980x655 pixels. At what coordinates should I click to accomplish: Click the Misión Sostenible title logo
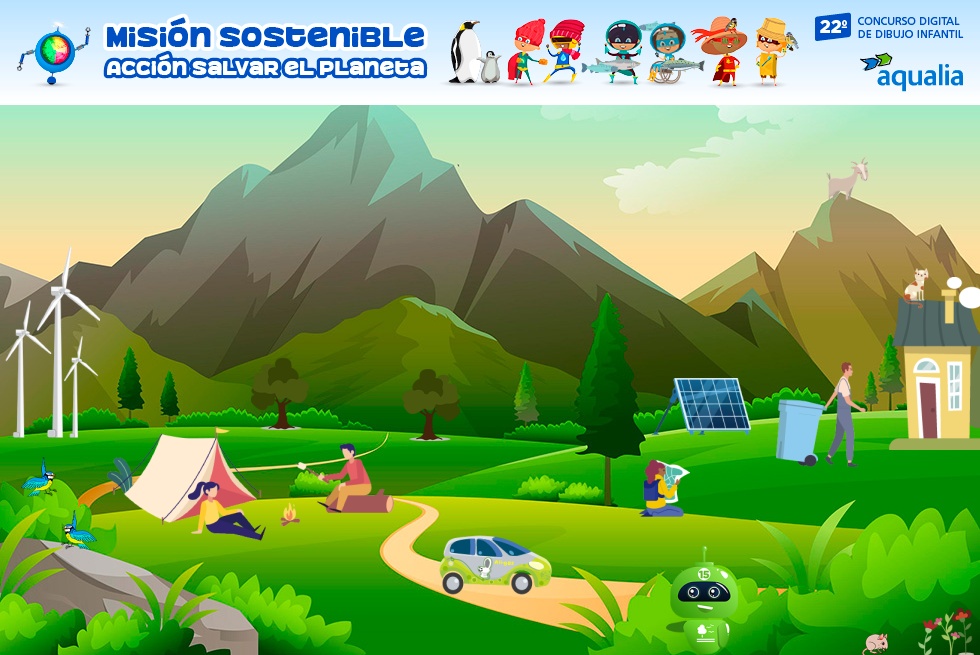coord(265,51)
